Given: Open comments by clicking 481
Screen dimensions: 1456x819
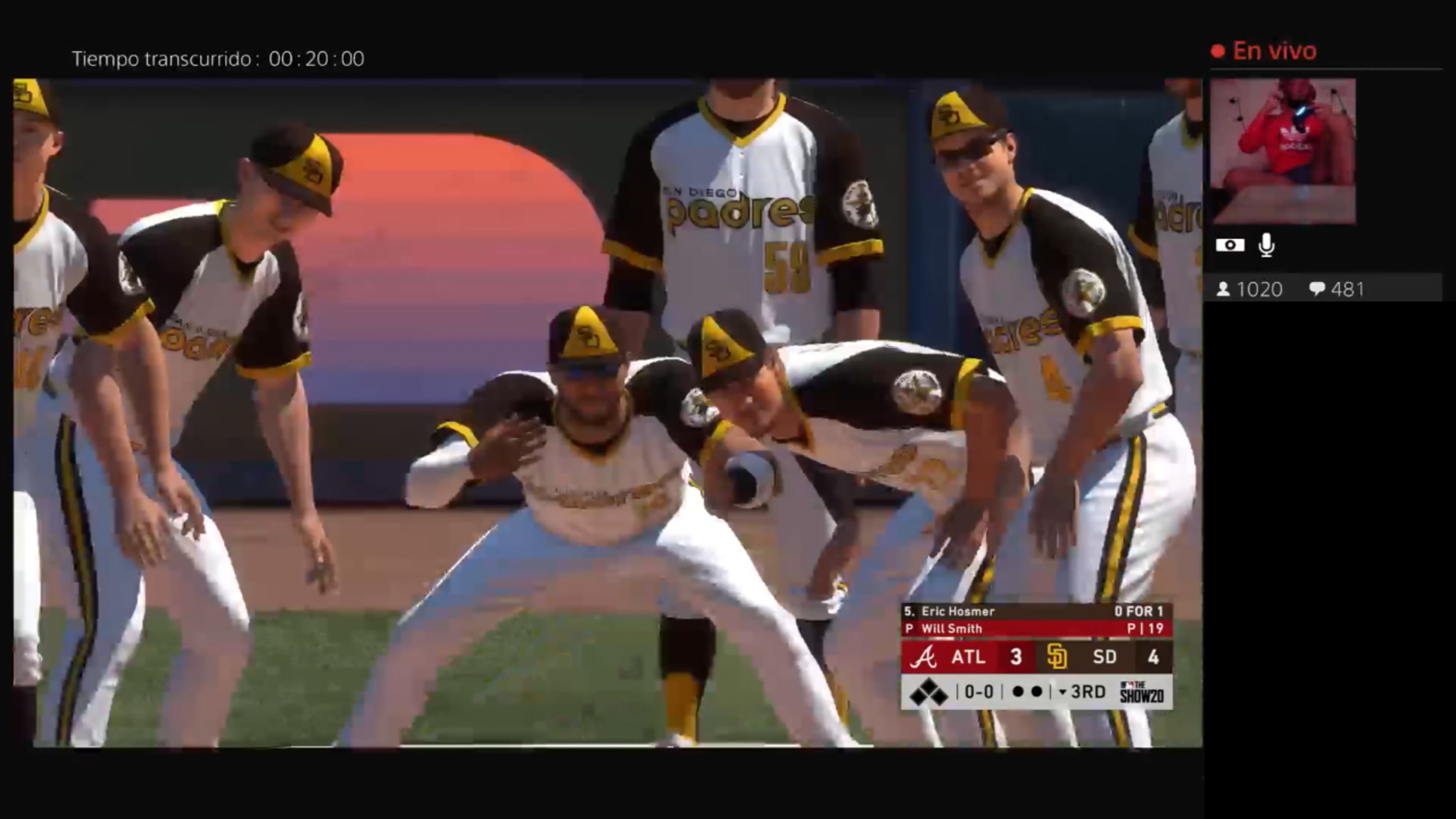Looking at the screenshot, I should (1348, 290).
